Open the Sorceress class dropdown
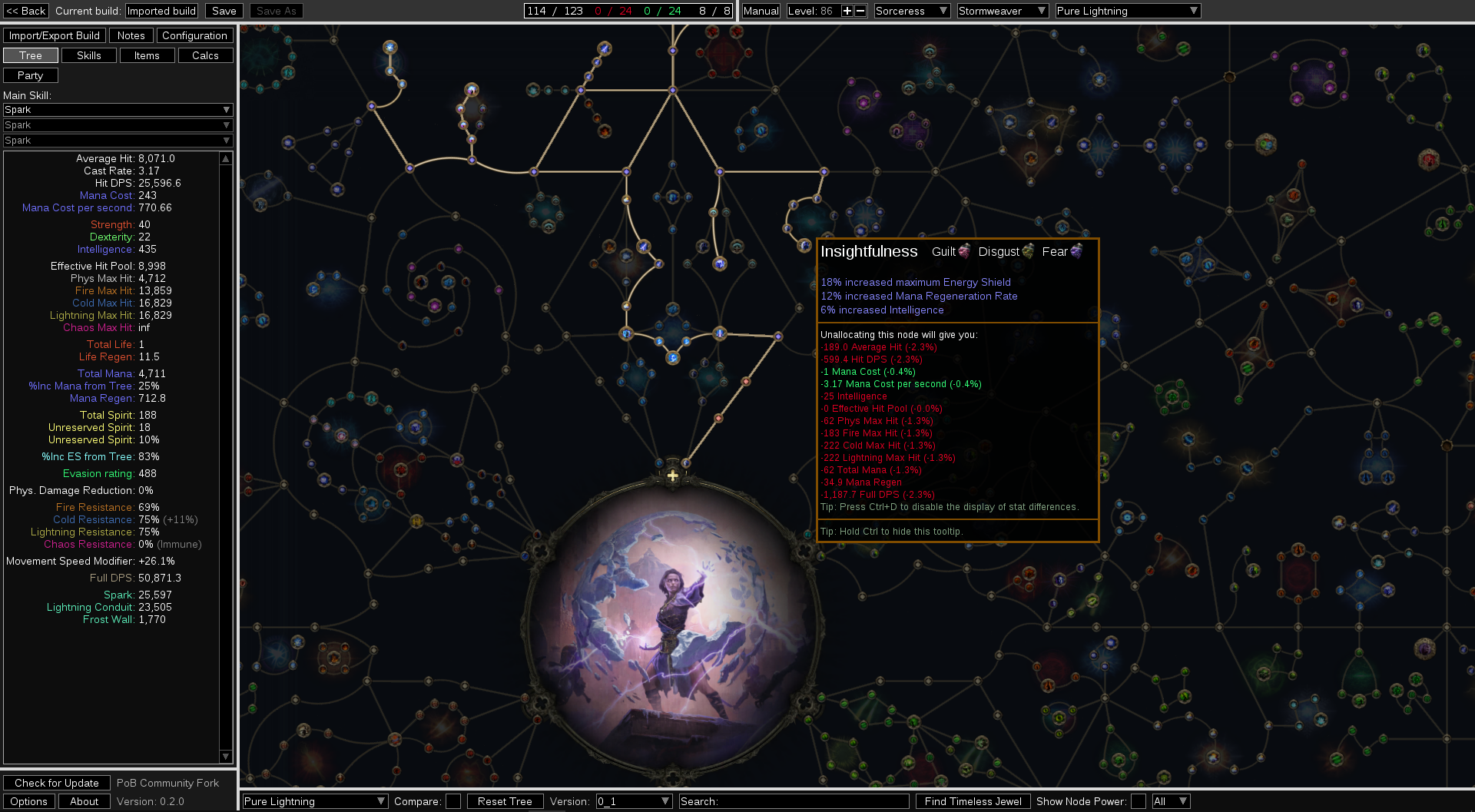Screen dimensions: 1475x812 tap(912, 11)
